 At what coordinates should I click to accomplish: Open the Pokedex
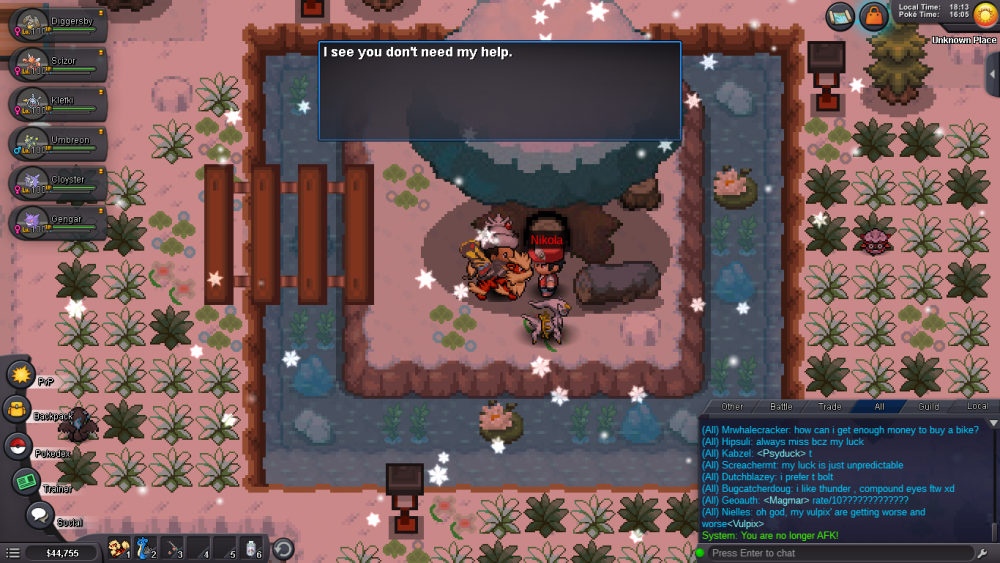pyautogui.click(x=18, y=447)
